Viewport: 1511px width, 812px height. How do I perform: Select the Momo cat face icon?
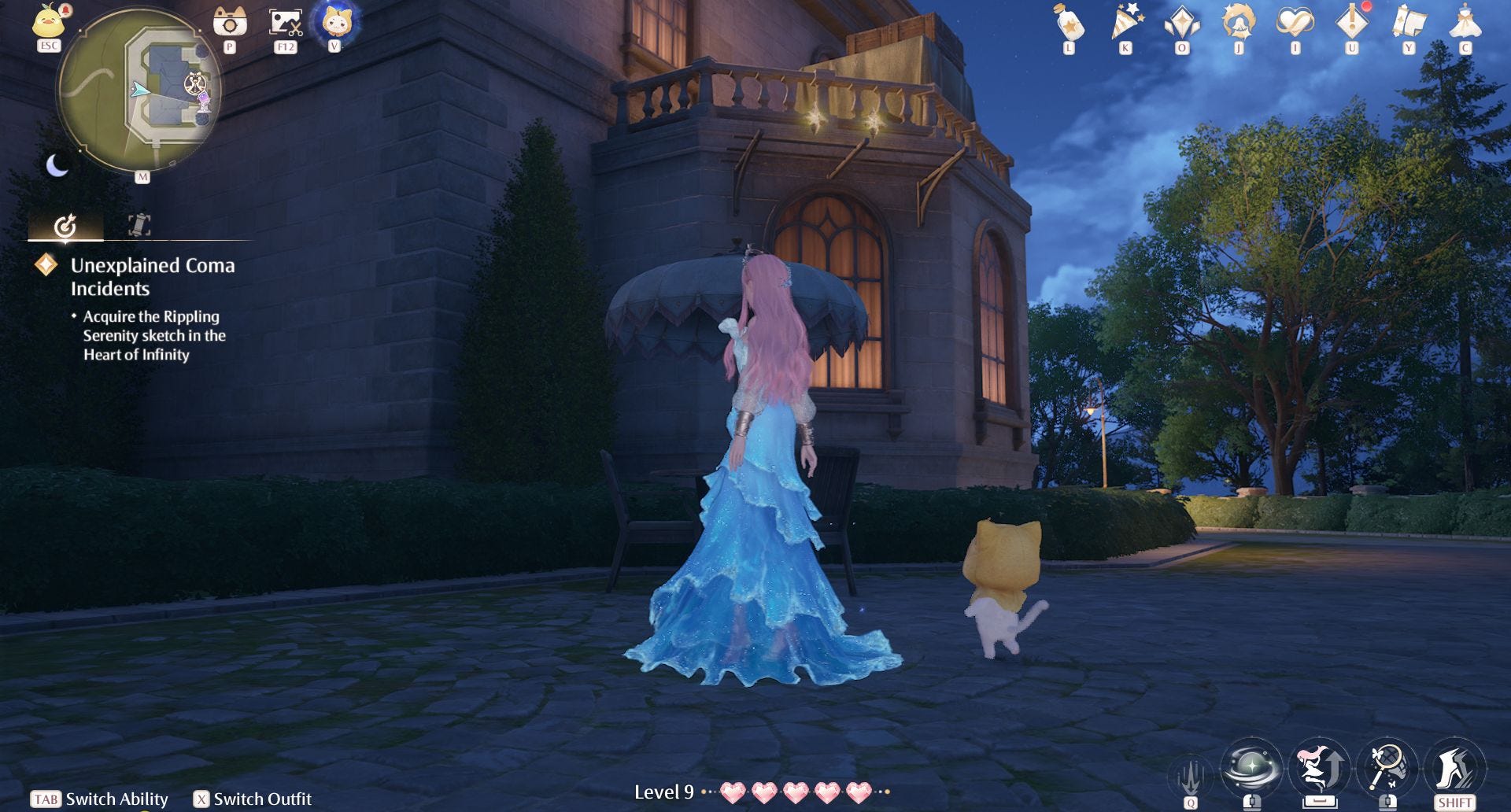[x=336, y=22]
